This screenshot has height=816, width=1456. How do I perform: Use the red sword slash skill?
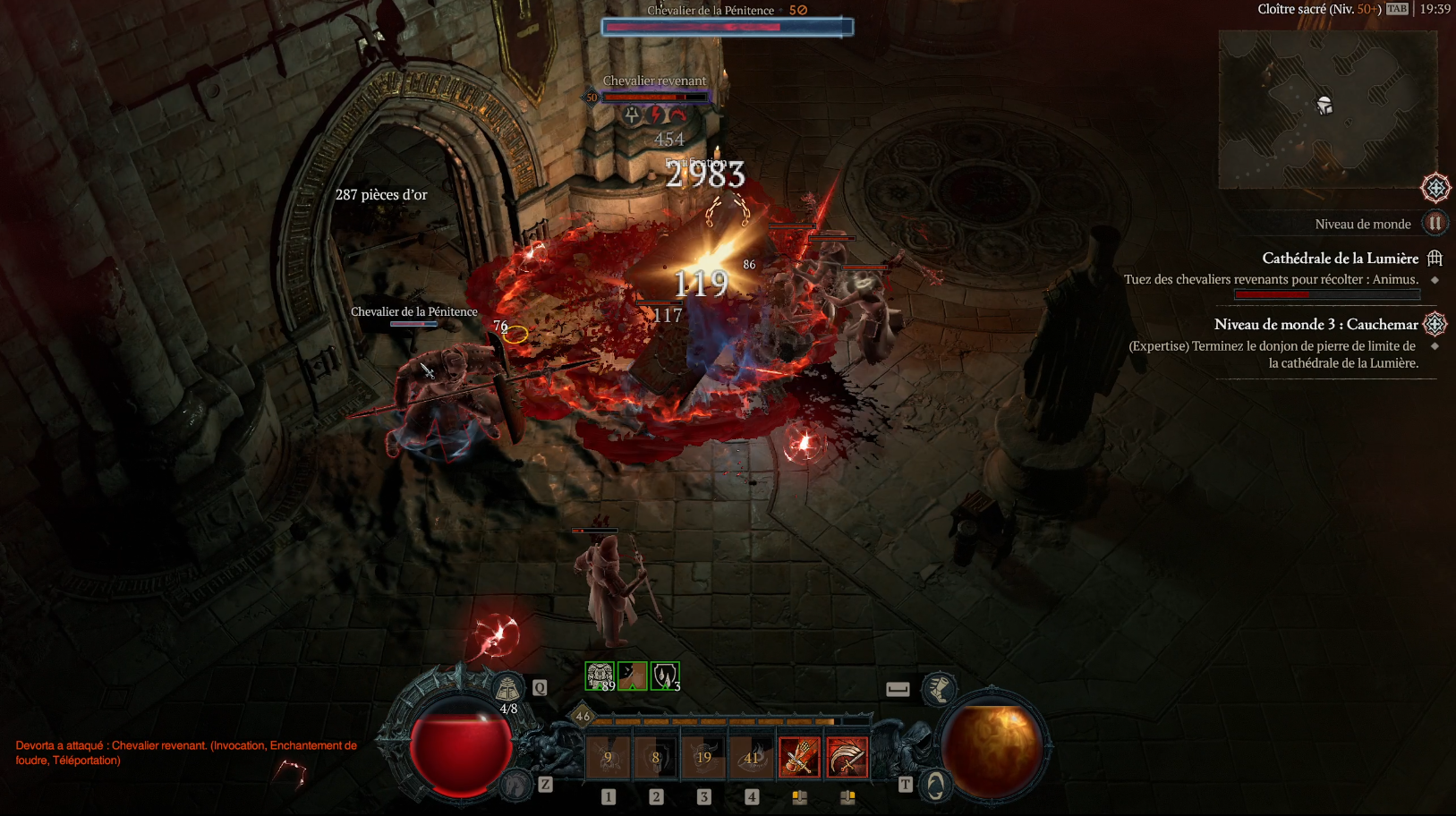pos(847,758)
